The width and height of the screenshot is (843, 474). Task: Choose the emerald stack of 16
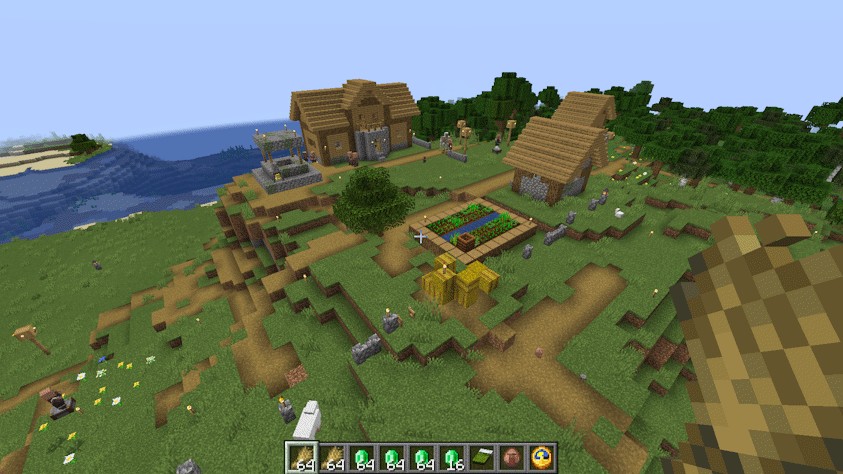tap(452, 458)
